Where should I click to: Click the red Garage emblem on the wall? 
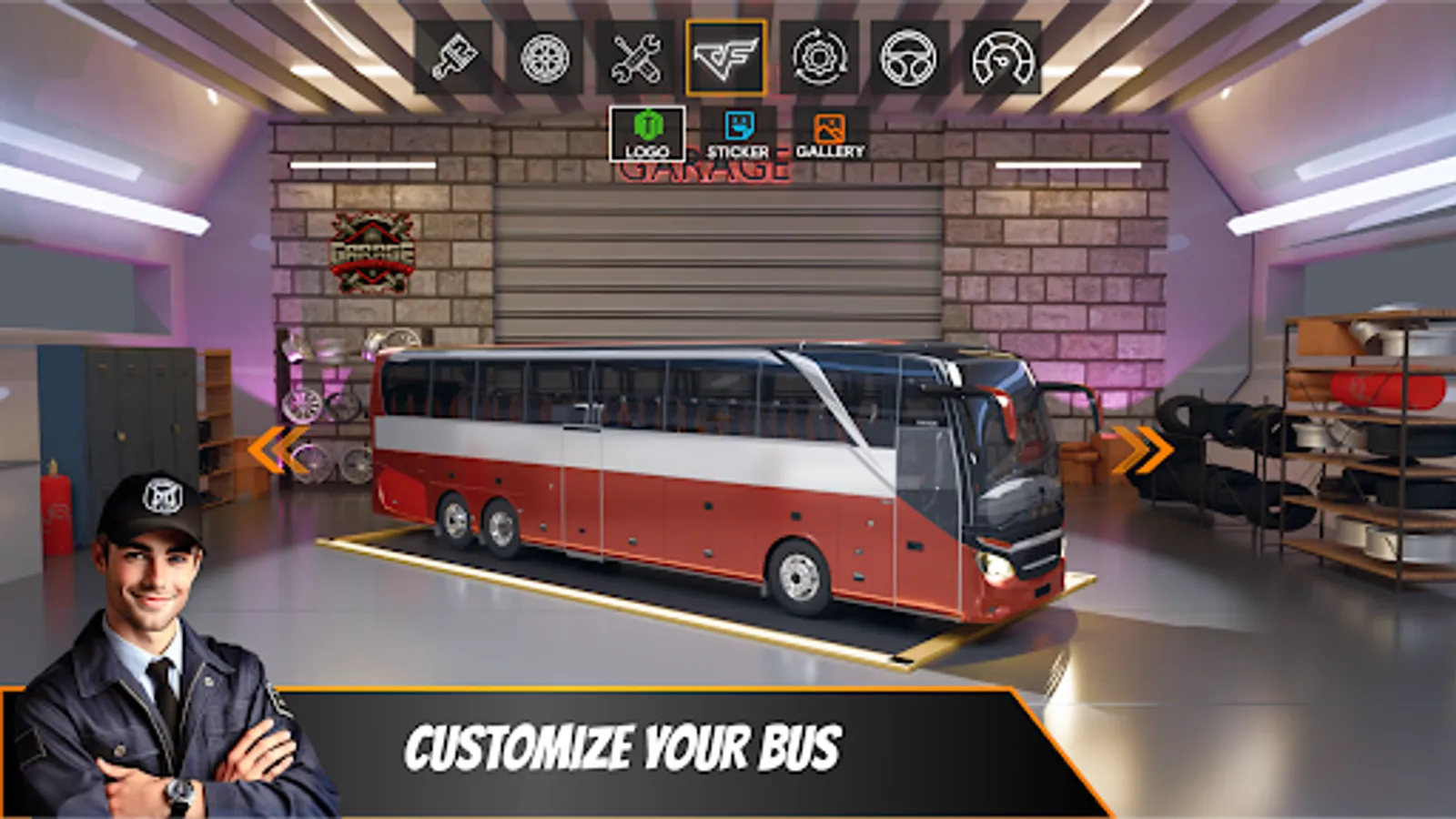pos(373,252)
